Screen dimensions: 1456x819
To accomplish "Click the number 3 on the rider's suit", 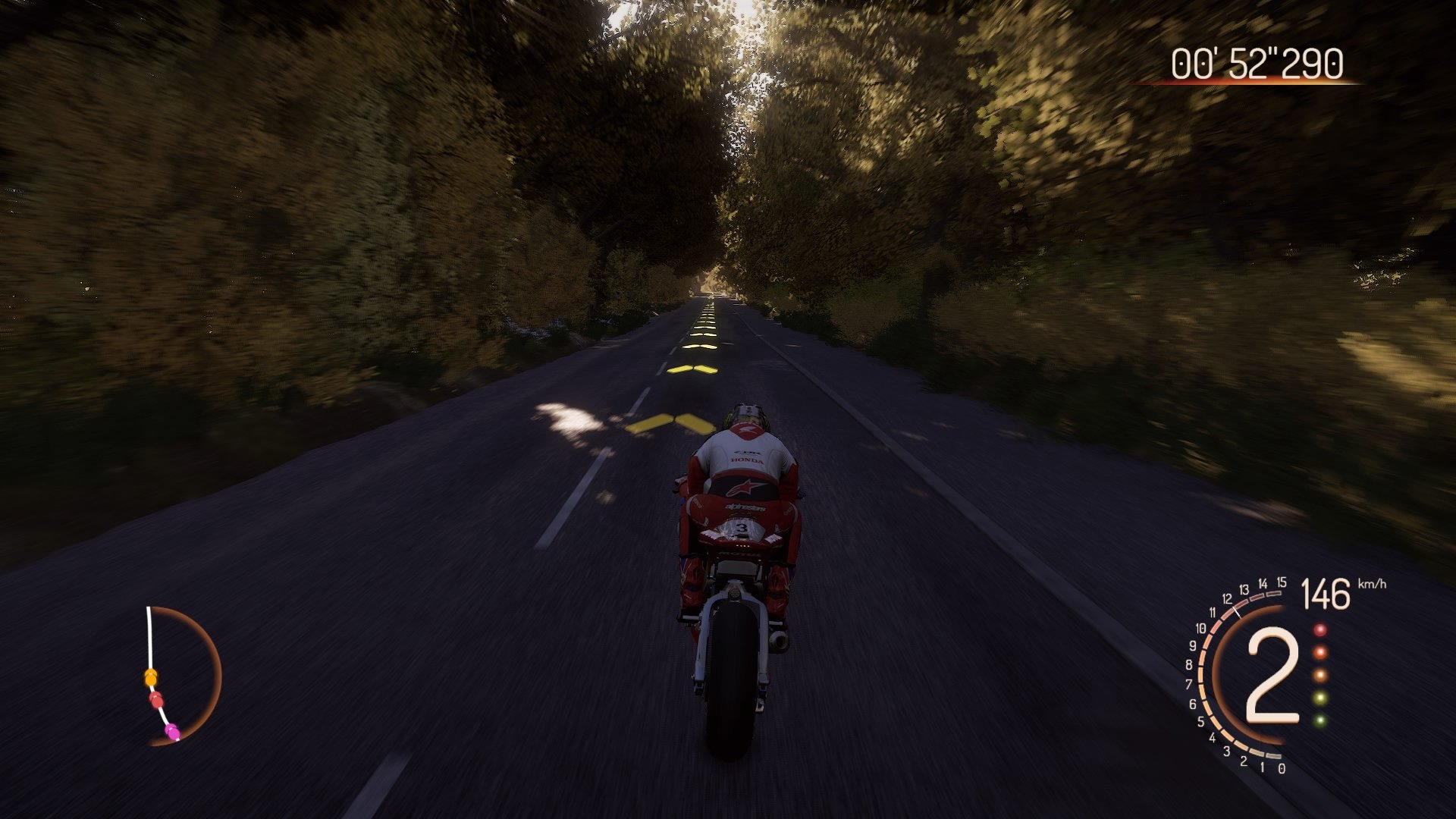I will pyautogui.click(x=741, y=527).
